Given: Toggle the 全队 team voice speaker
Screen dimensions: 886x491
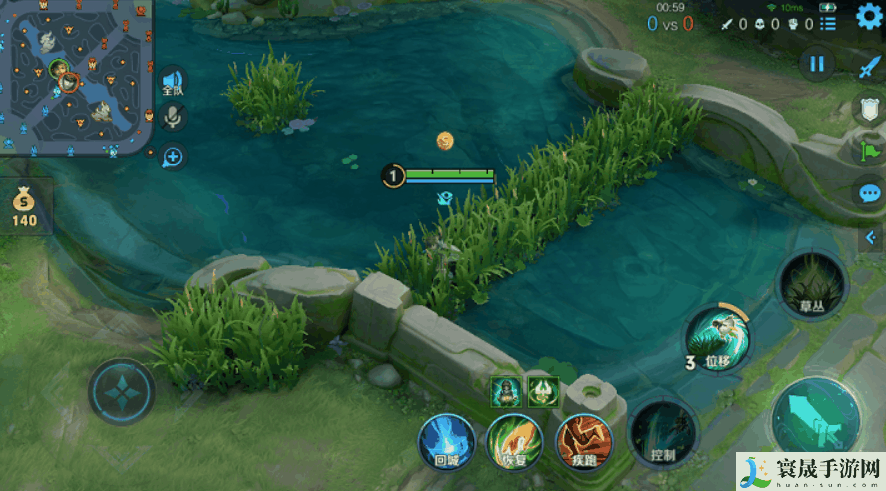Looking at the screenshot, I should (173, 83).
